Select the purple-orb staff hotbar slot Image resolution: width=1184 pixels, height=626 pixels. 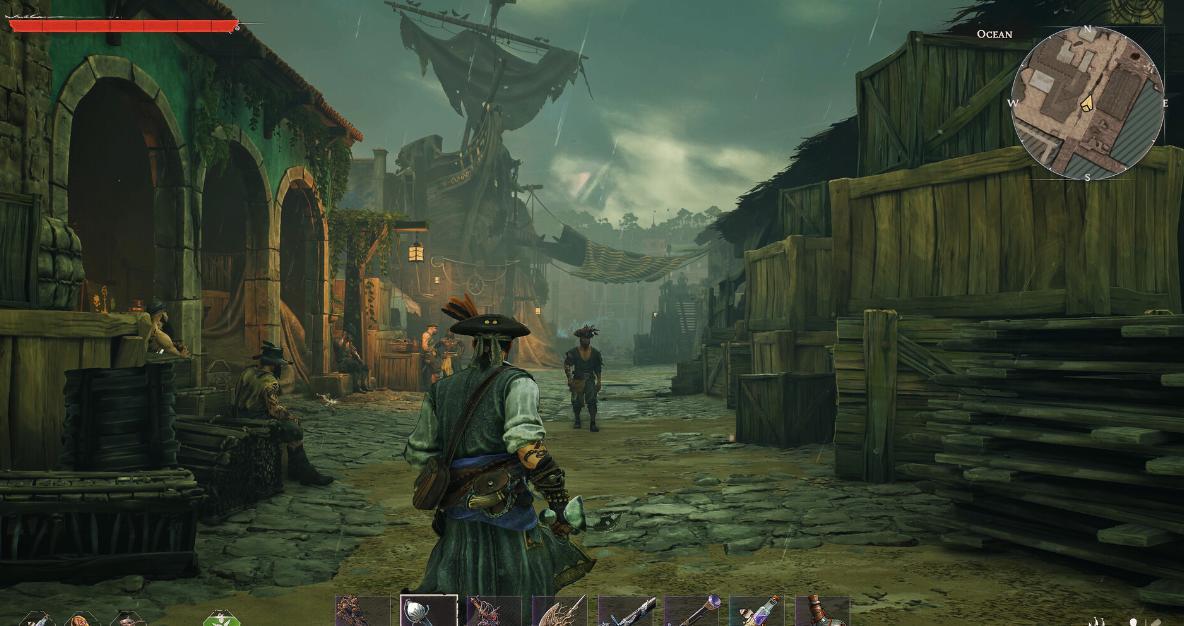(x=691, y=612)
